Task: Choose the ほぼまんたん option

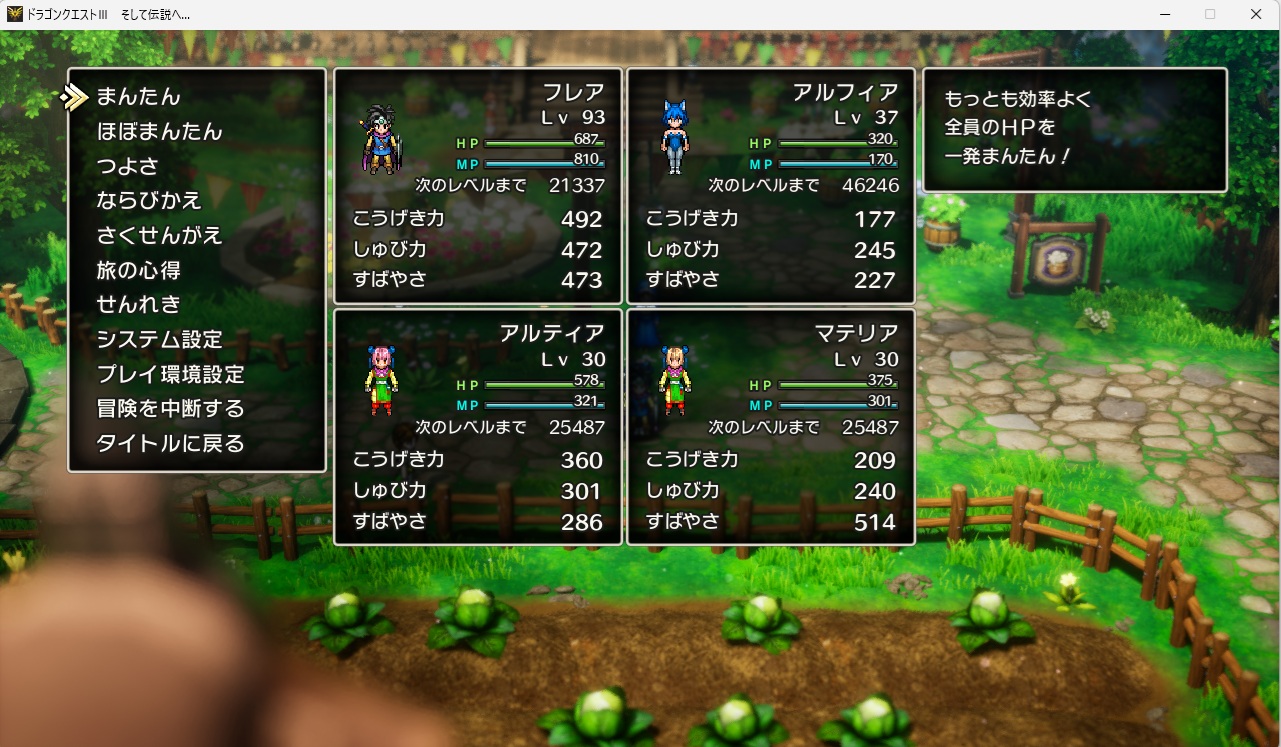Action: [159, 132]
